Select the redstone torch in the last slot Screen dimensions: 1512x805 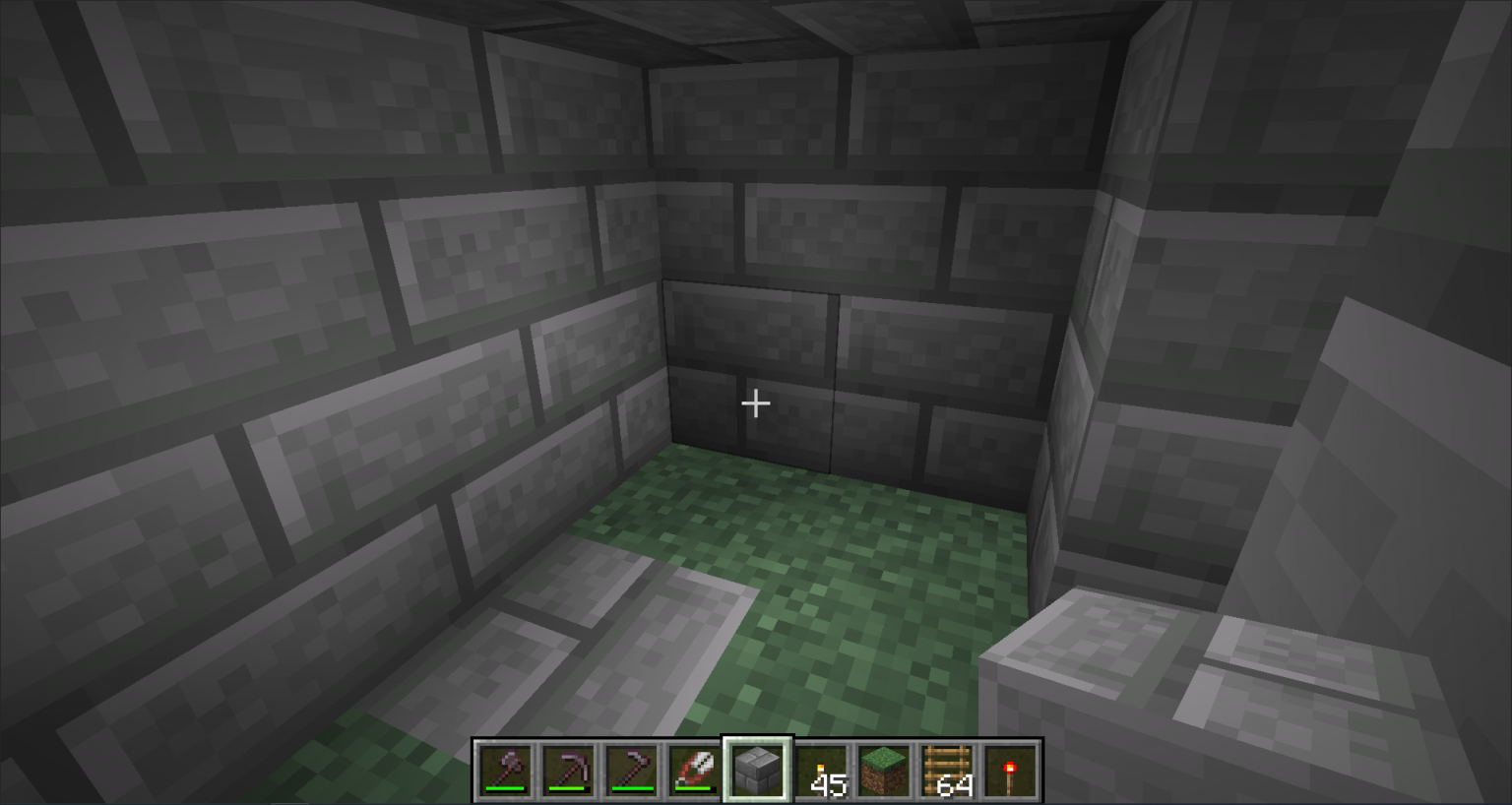[1009, 768]
